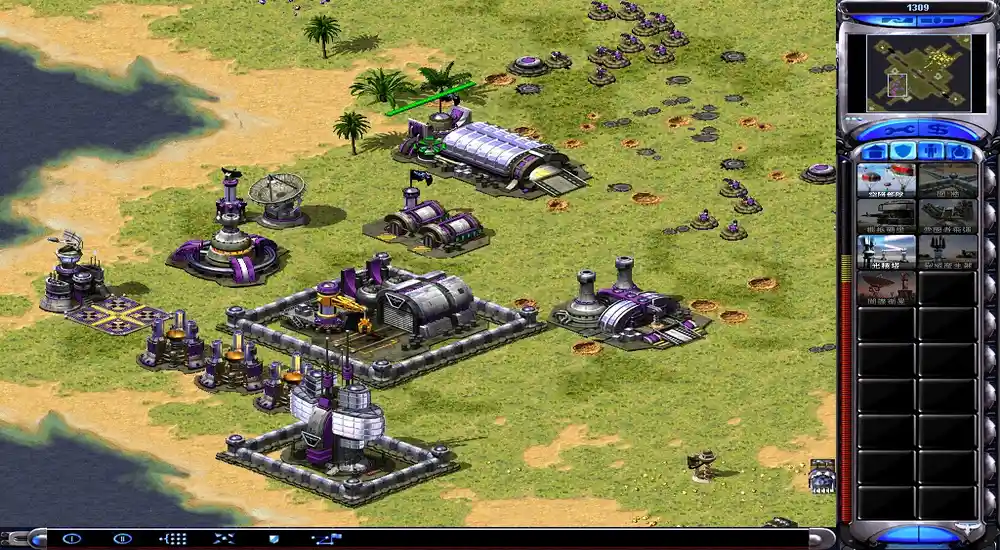
Task: Select team one on the command bar
Action: (71, 538)
